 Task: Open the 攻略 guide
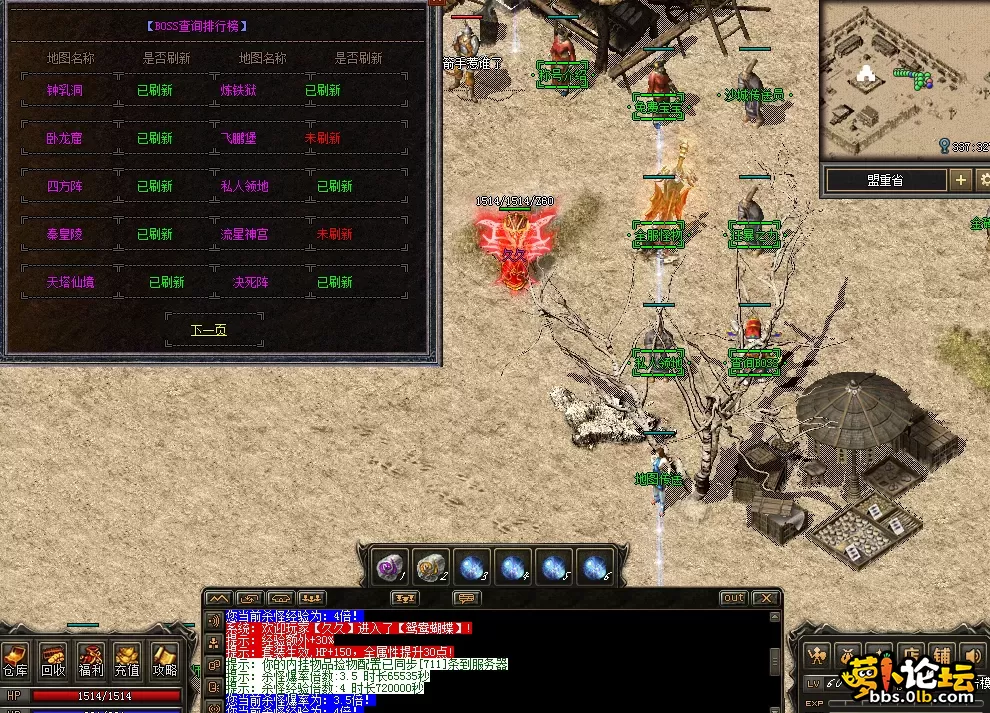pyautogui.click(x=164, y=659)
